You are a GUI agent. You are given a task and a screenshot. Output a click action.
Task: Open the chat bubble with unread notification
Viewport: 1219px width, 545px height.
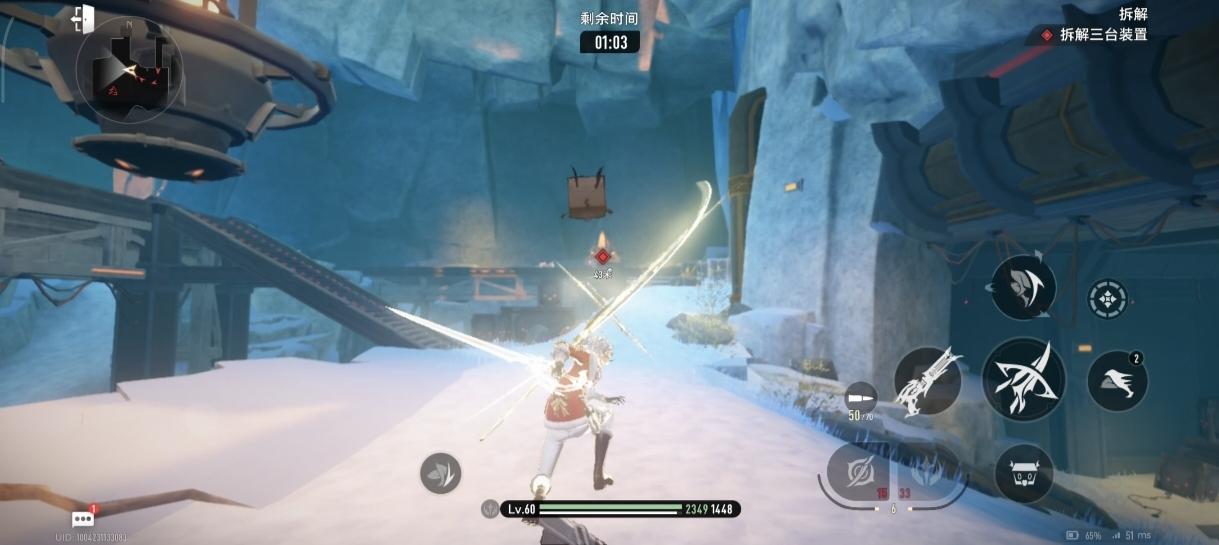[x=83, y=519]
